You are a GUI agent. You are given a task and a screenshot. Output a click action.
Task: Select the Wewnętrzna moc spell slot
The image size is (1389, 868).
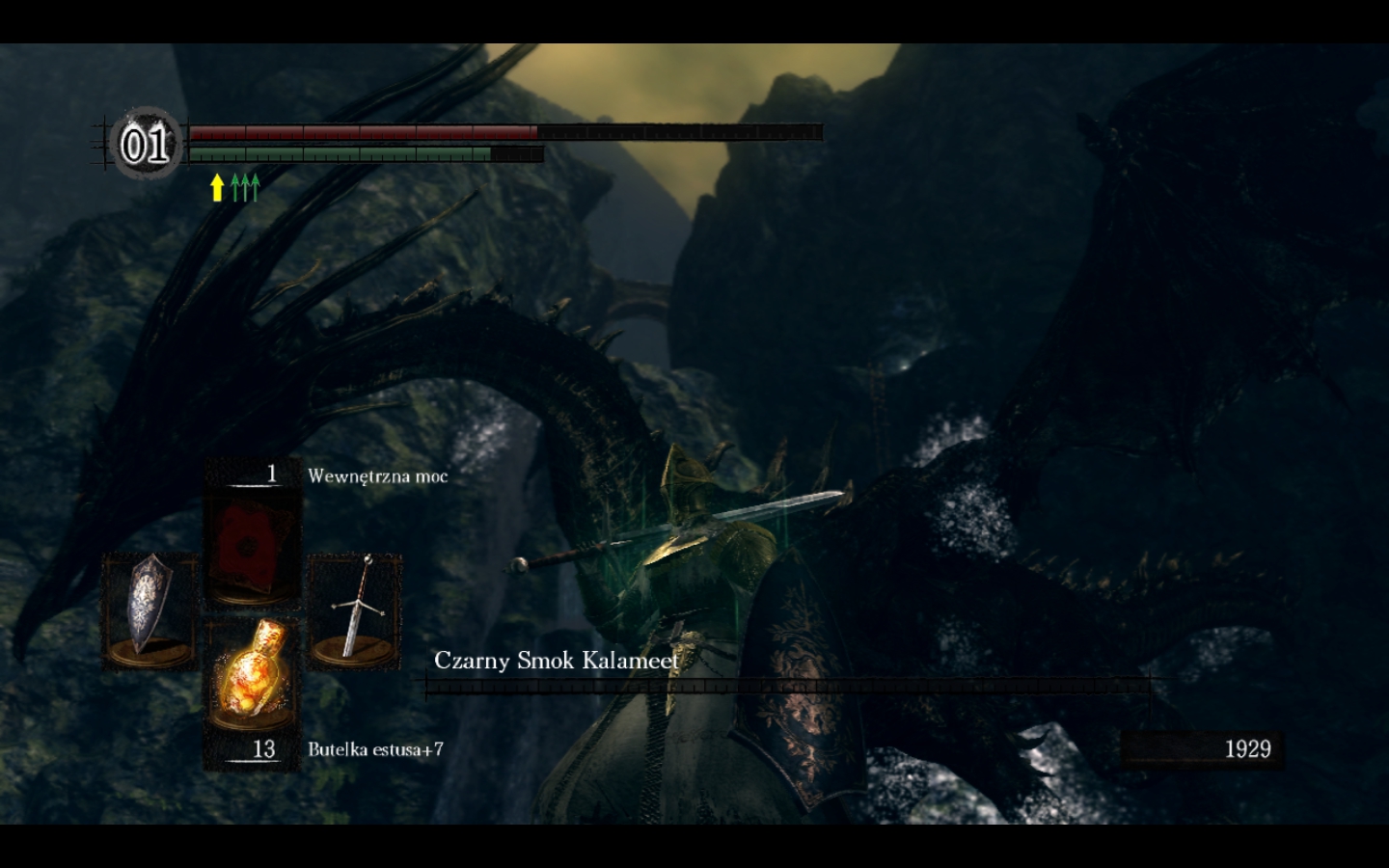pos(252,546)
